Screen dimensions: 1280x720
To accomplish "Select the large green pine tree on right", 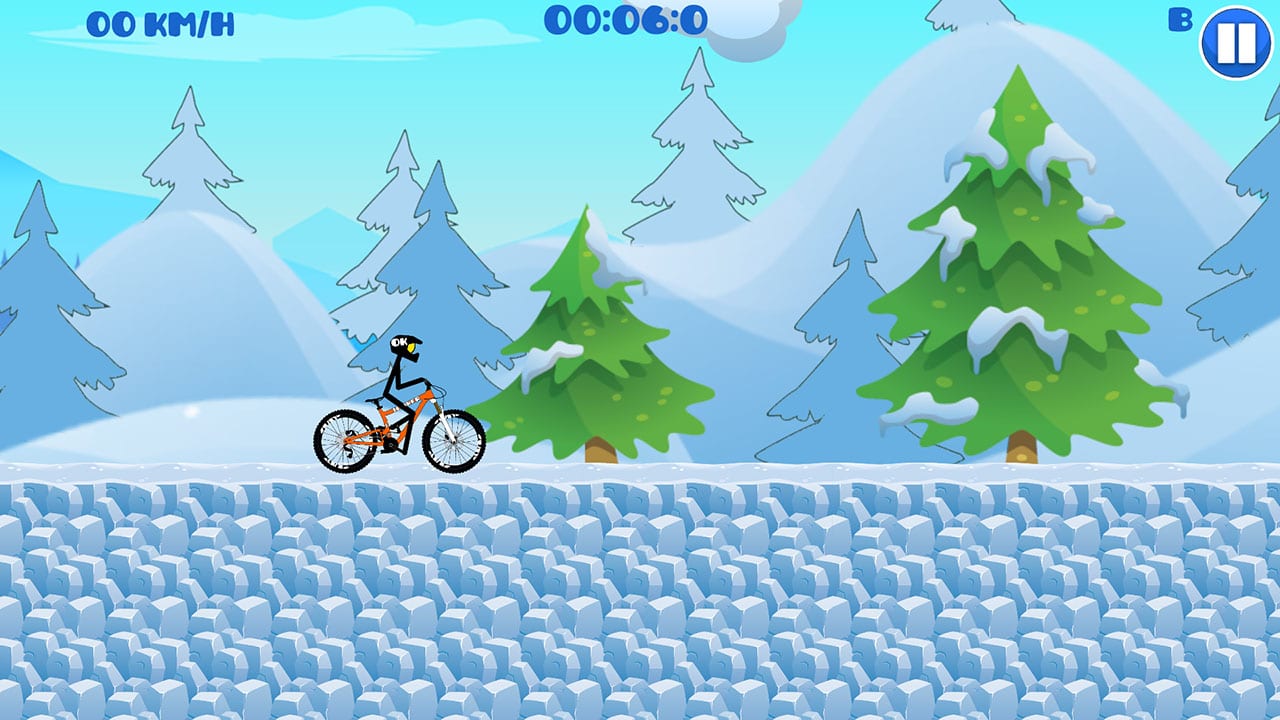I will [x=1015, y=280].
